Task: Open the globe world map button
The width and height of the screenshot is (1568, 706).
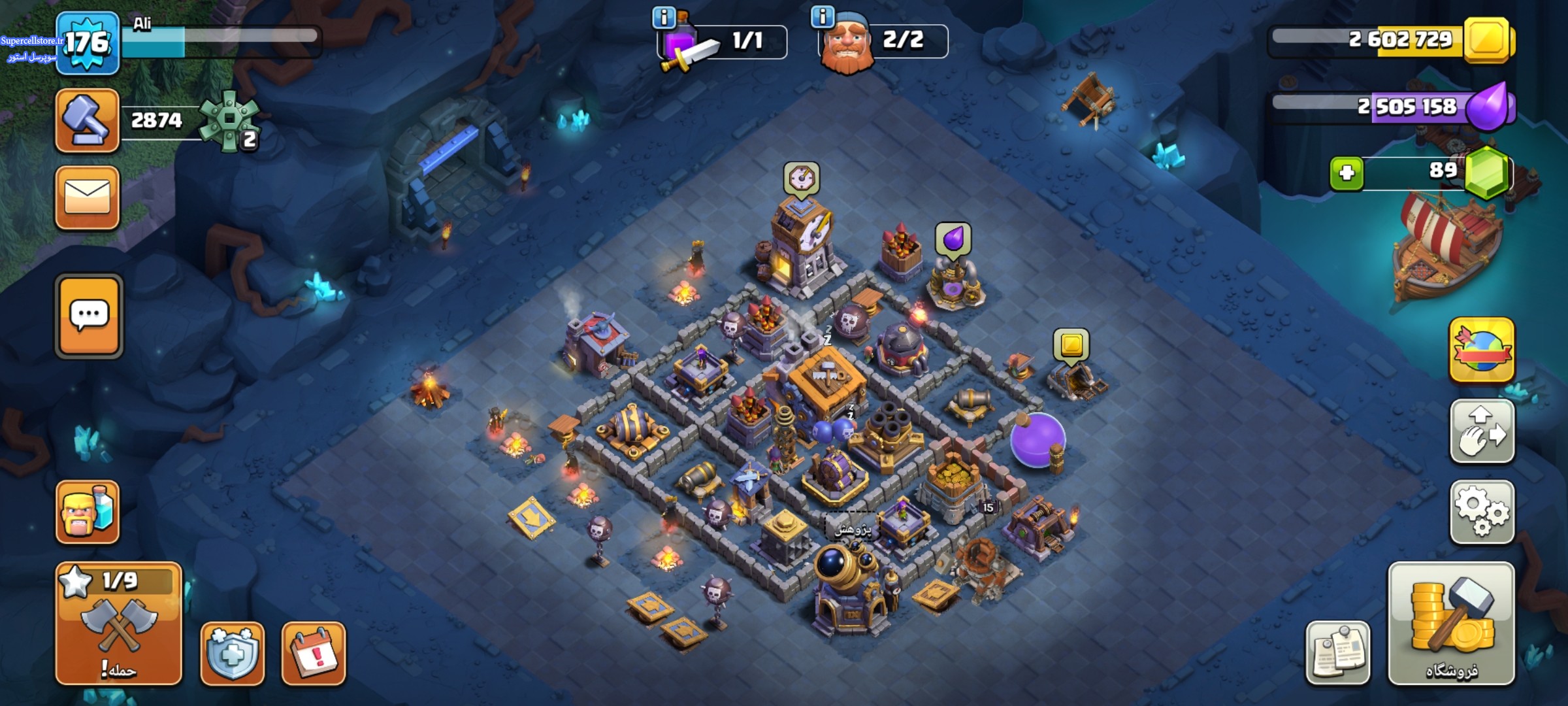Action: pos(1482,350)
